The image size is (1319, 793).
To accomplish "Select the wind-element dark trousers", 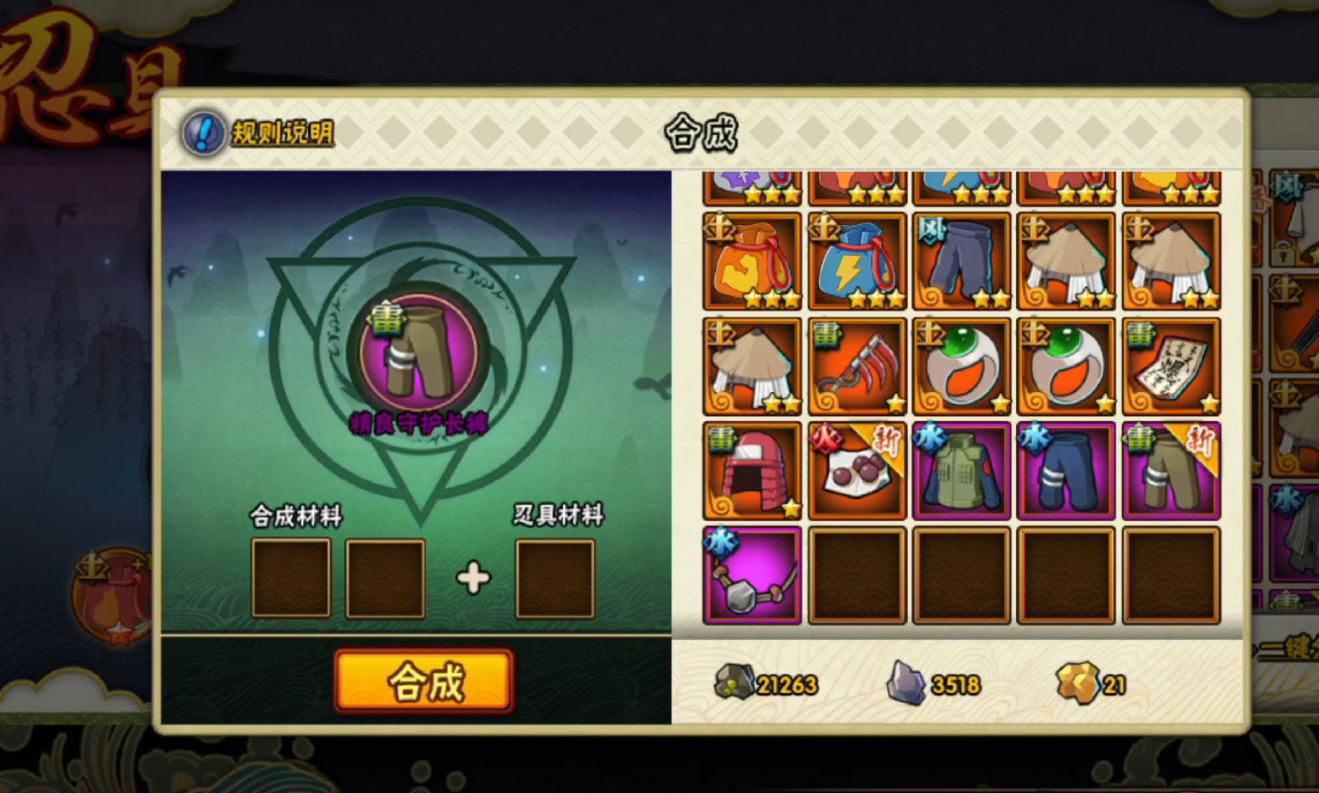I will coord(962,261).
